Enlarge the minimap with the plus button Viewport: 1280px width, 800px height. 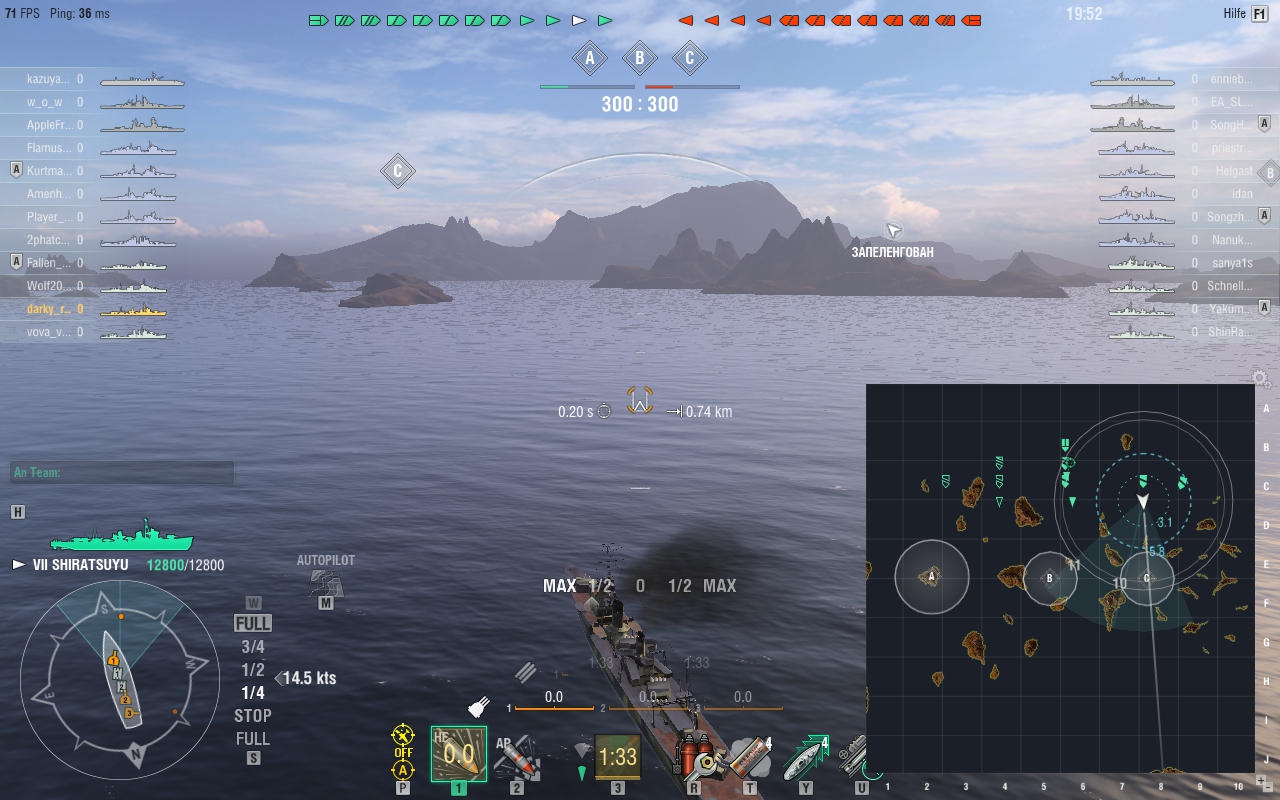click(x=1259, y=779)
